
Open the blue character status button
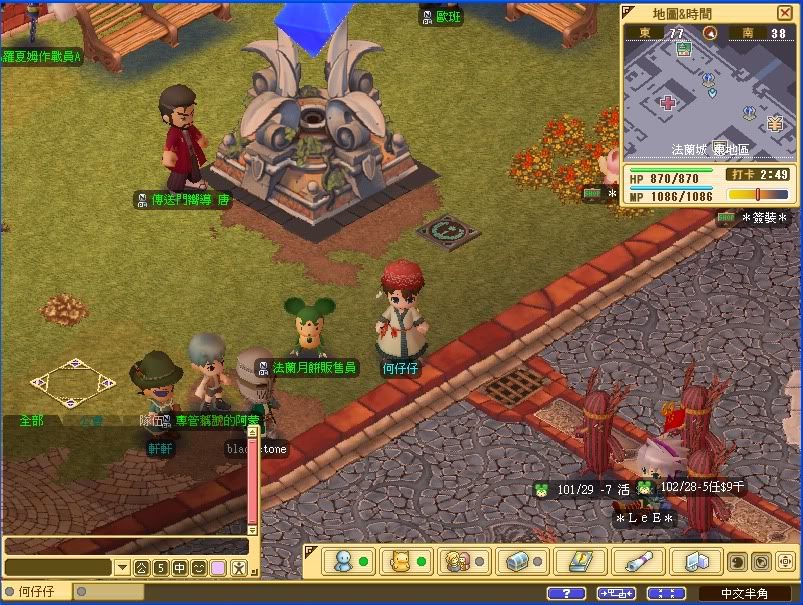coord(343,561)
